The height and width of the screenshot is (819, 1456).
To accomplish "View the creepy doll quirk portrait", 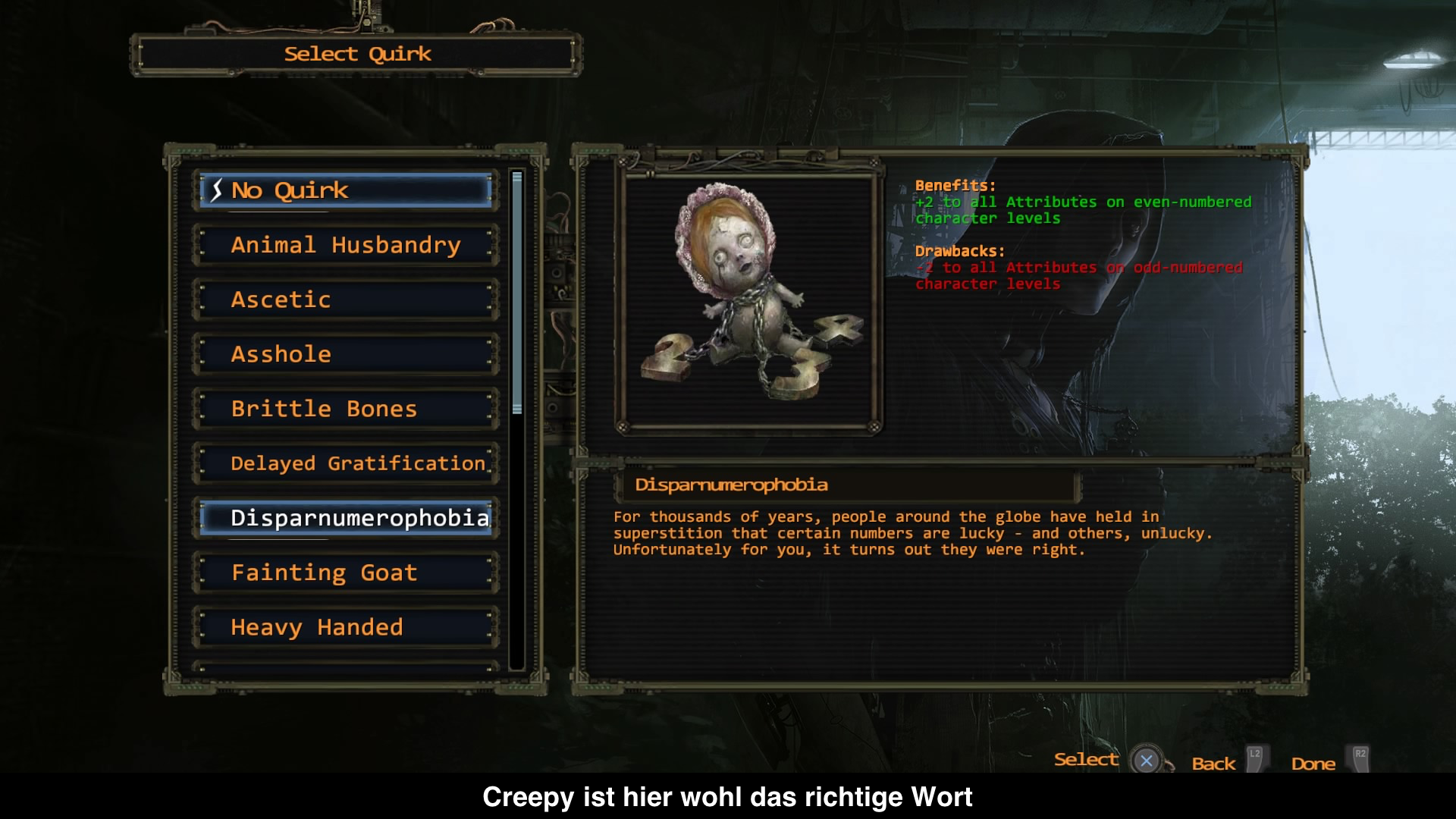I will pyautogui.click(x=748, y=301).
